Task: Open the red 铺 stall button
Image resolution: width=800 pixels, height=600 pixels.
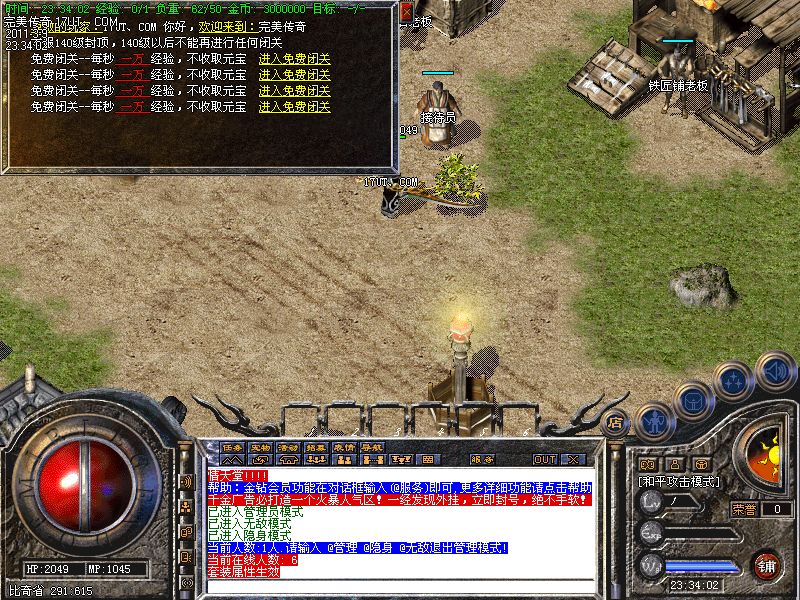Action: coord(766,565)
